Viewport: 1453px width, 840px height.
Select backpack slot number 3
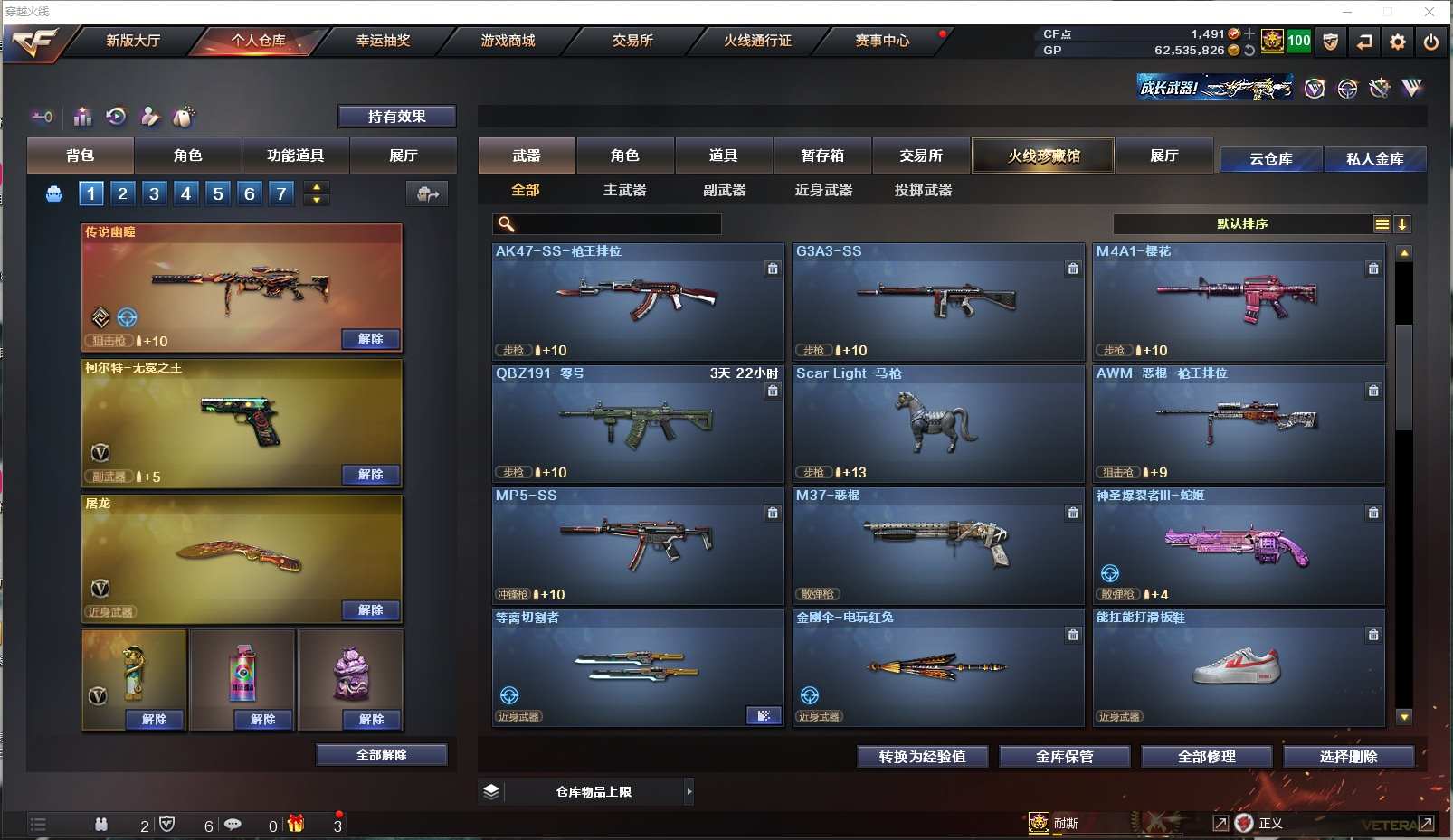click(155, 193)
